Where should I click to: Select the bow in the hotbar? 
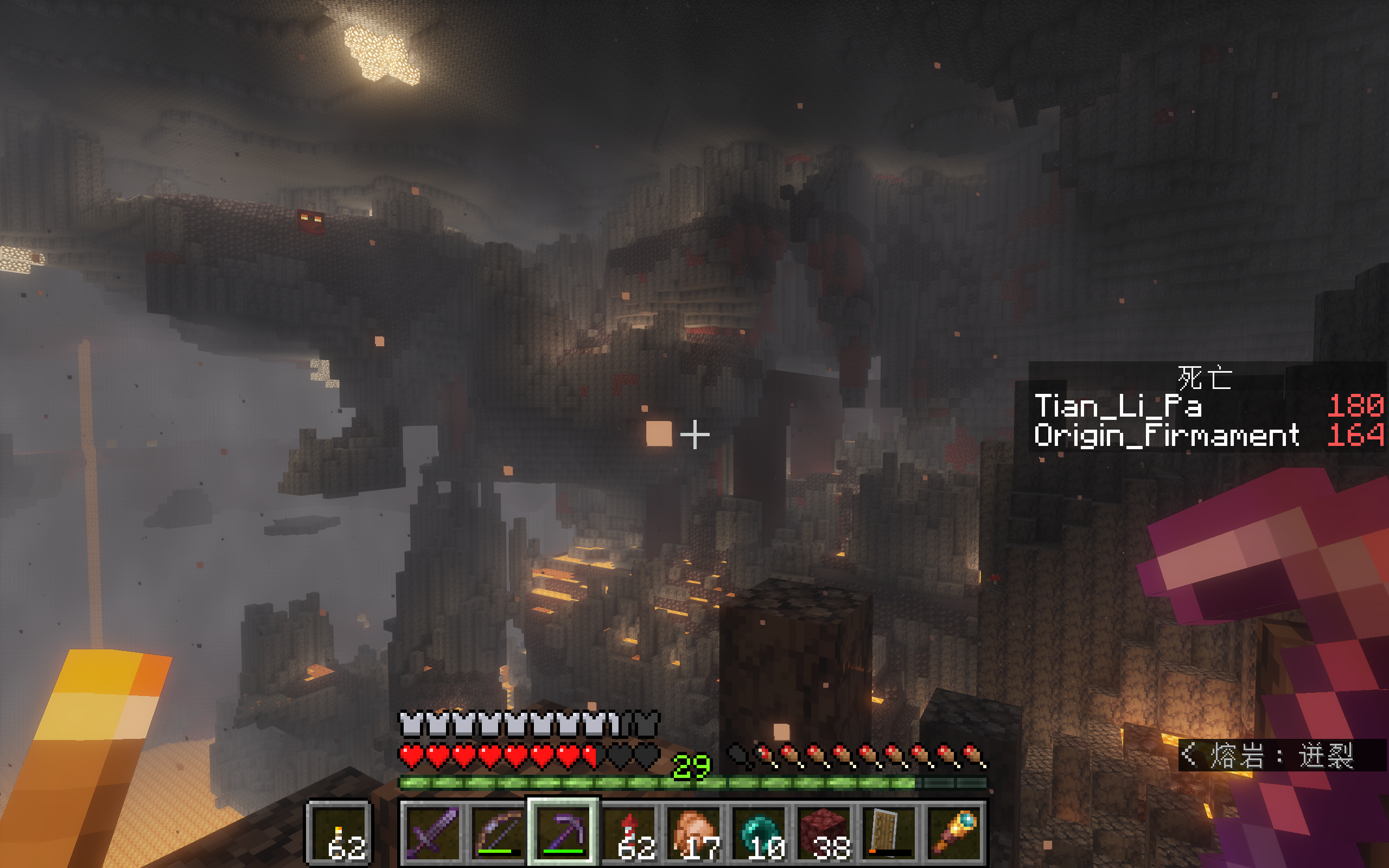click(x=497, y=832)
